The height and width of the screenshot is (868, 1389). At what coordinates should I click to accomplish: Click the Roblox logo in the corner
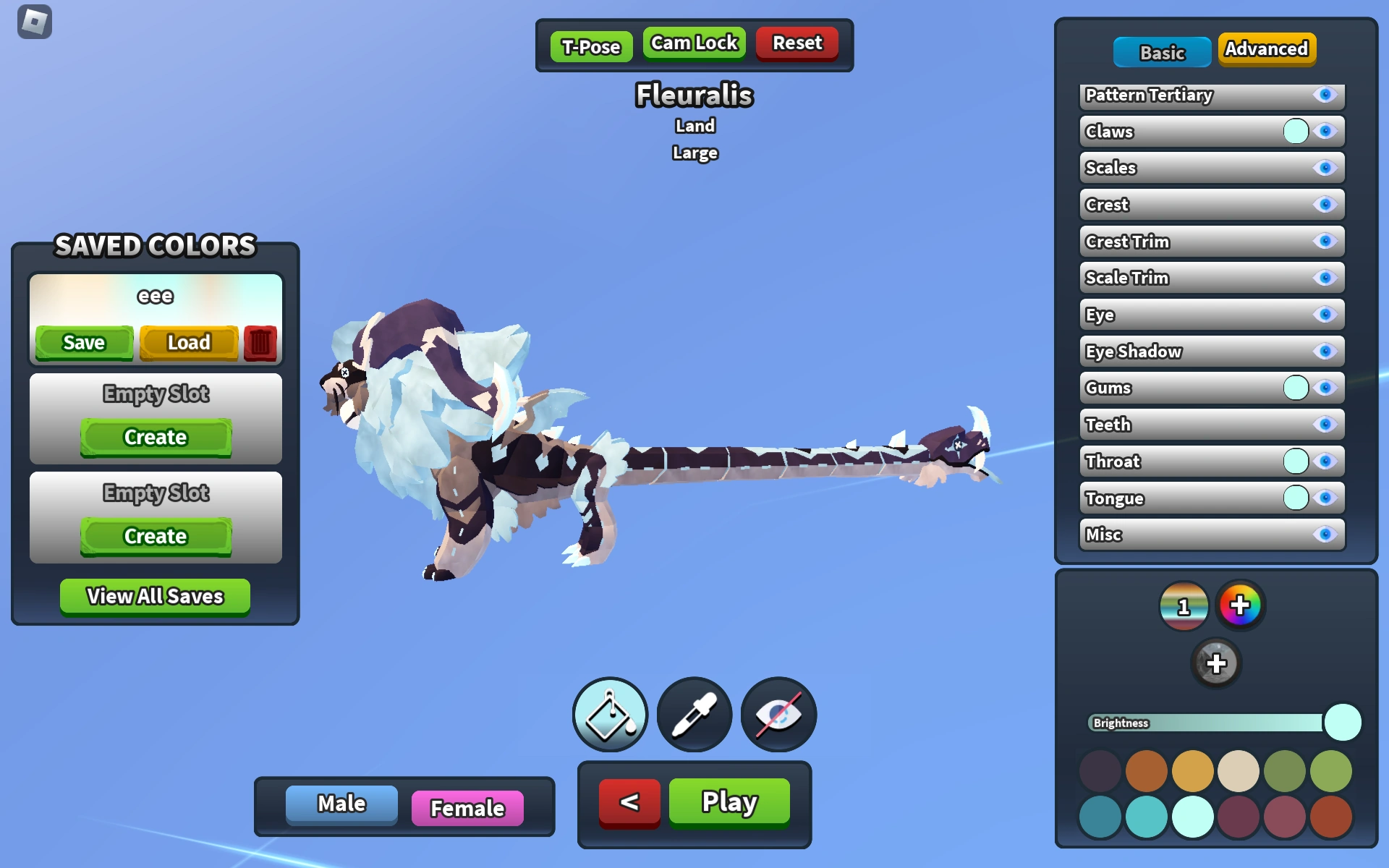tap(33, 22)
